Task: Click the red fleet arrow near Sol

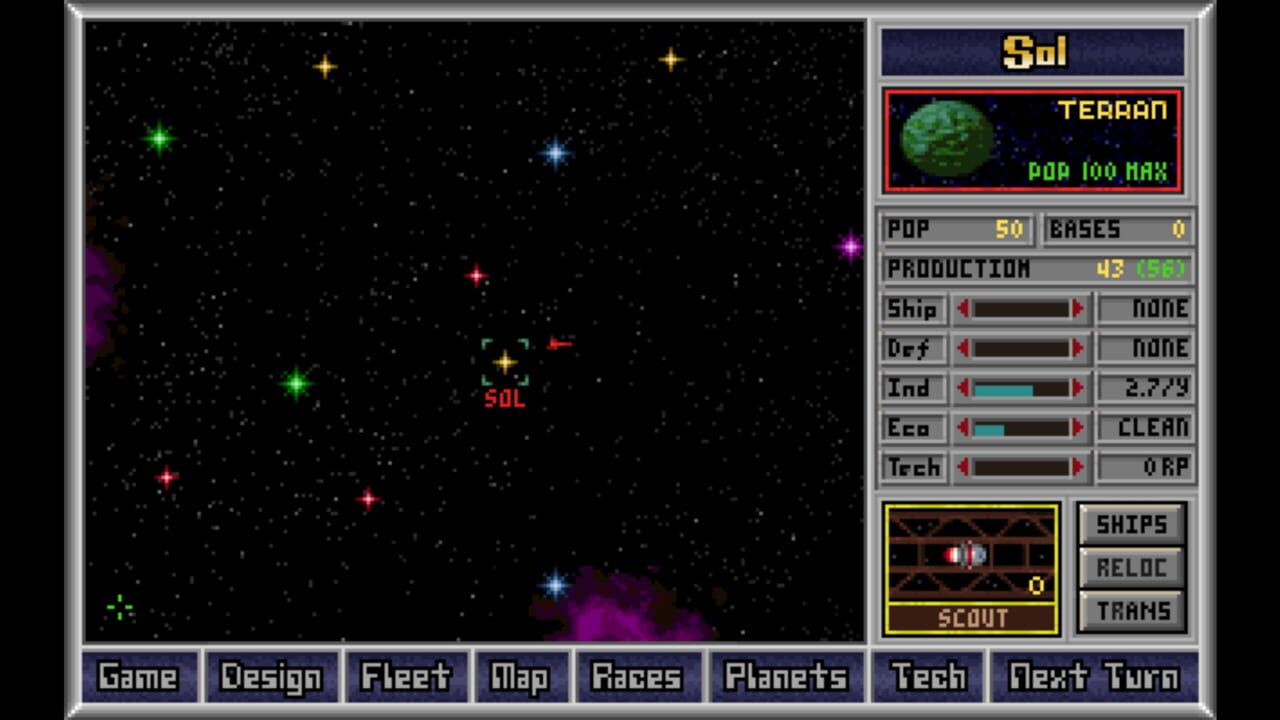Action: tap(559, 342)
